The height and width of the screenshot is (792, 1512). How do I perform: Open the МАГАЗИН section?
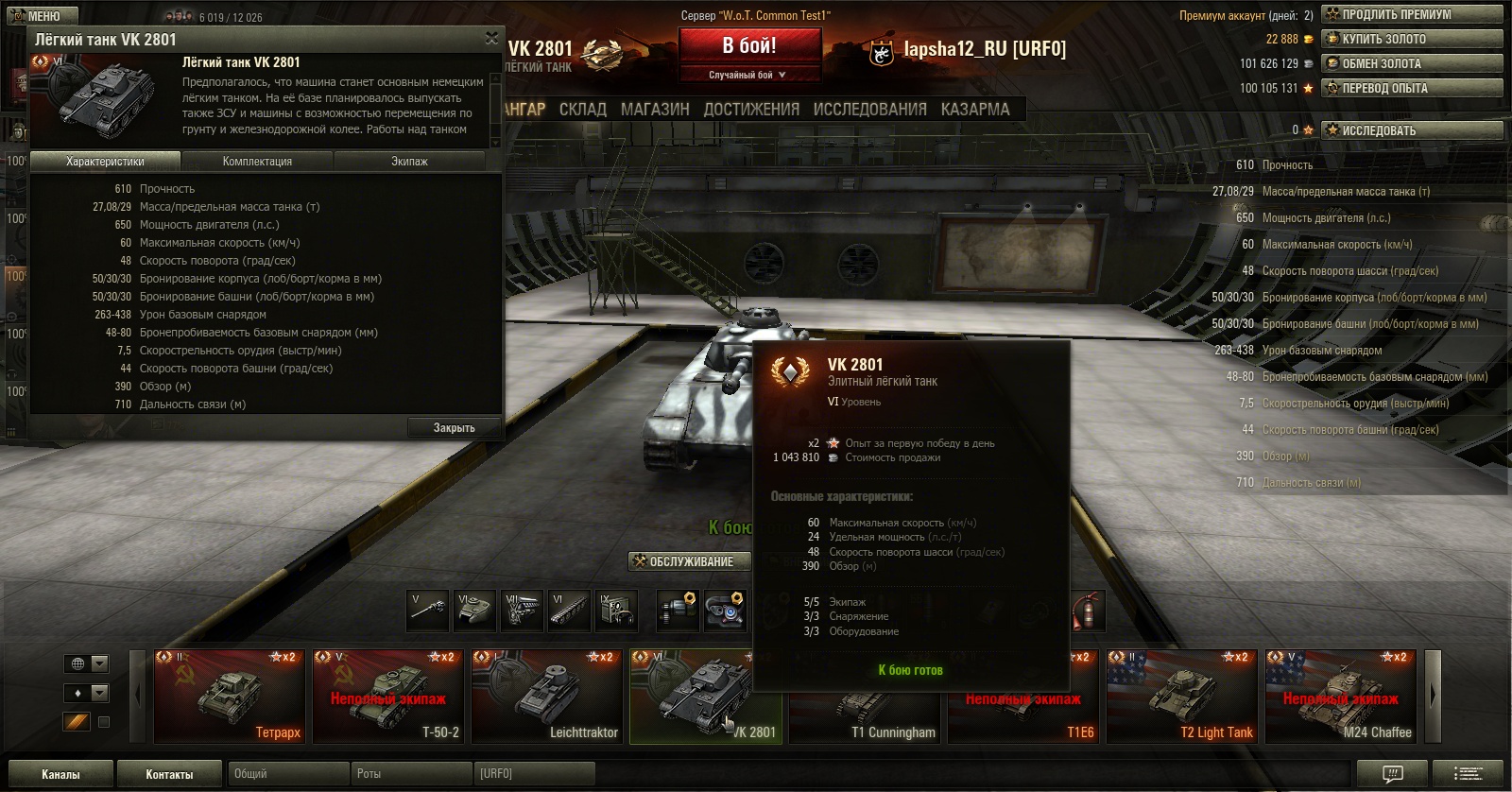click(655, 110)
